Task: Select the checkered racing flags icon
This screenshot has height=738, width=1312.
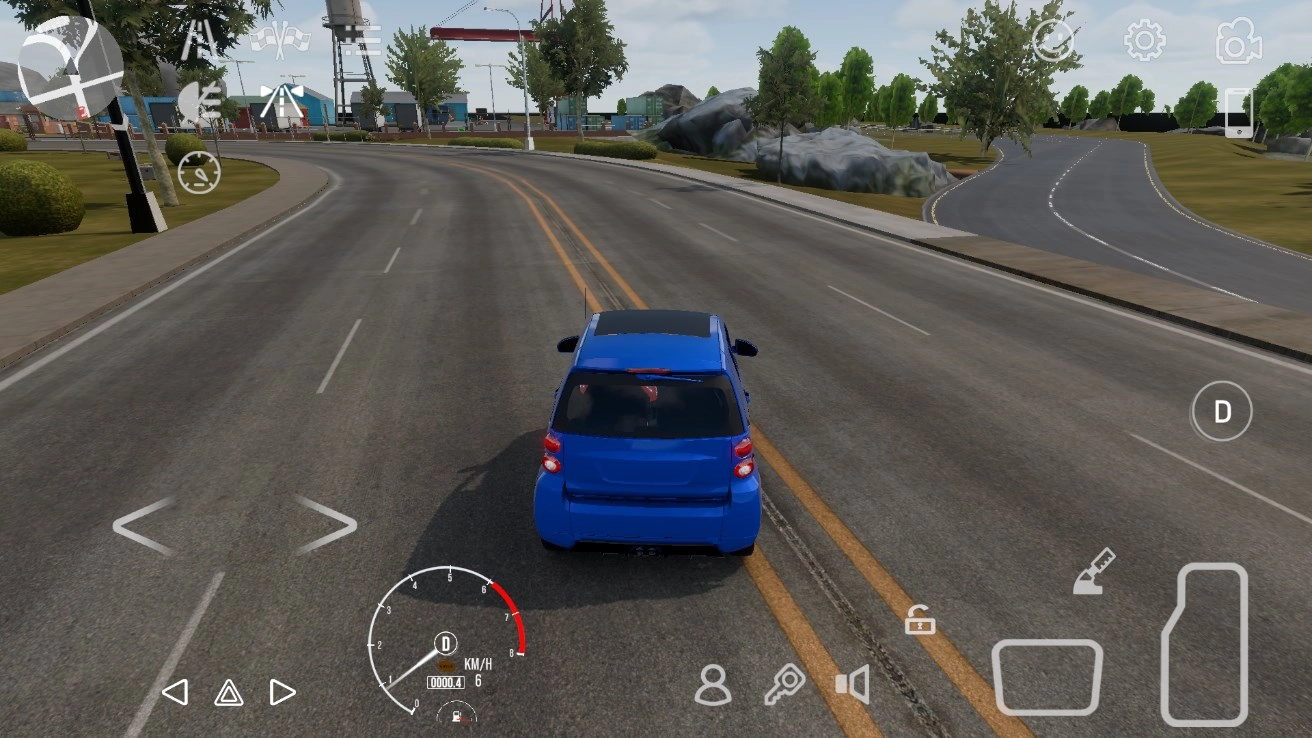Action: (x=283, y=40)
